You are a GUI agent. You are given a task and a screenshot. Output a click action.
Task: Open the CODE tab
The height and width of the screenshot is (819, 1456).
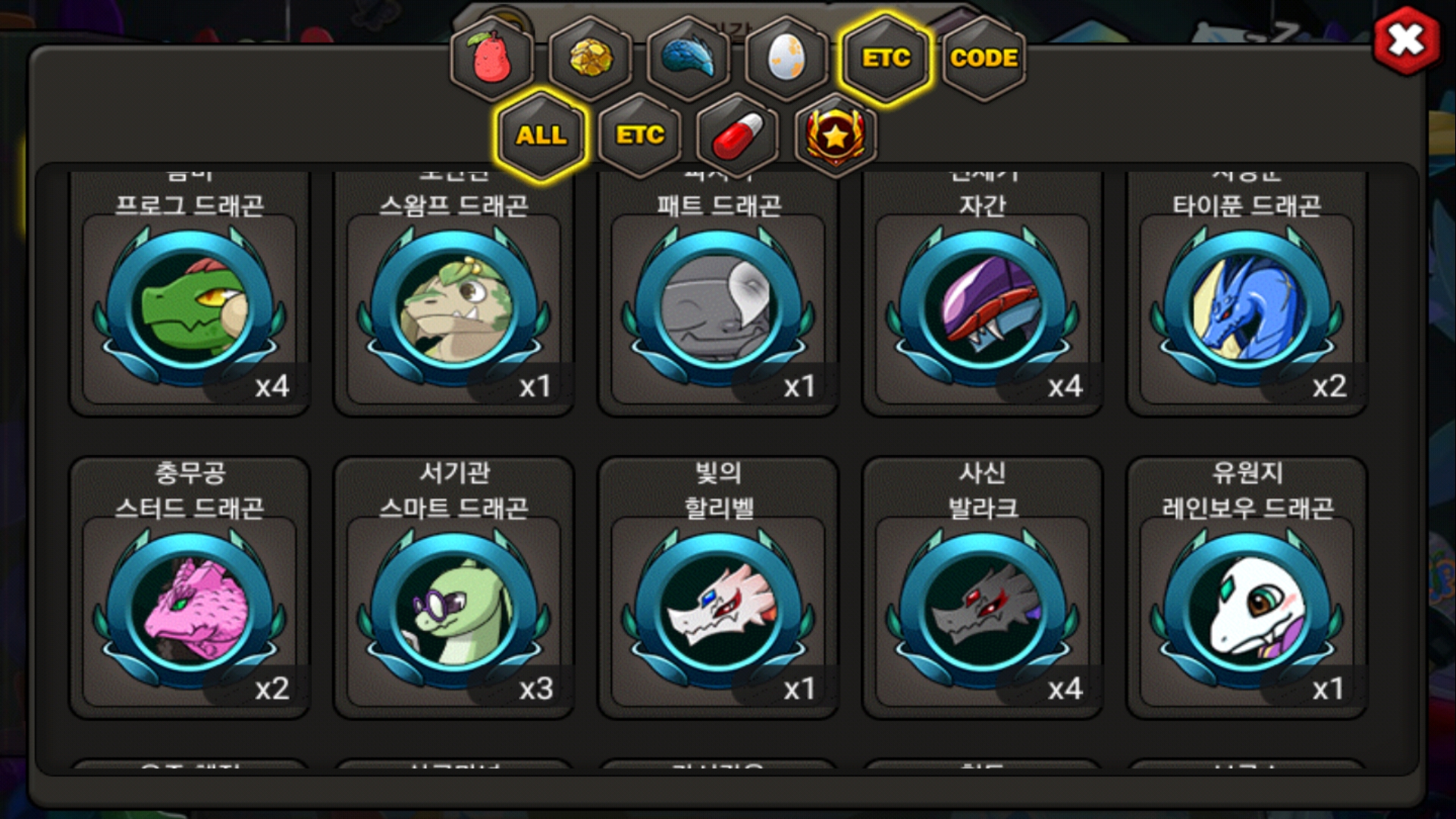coord(984,58)
